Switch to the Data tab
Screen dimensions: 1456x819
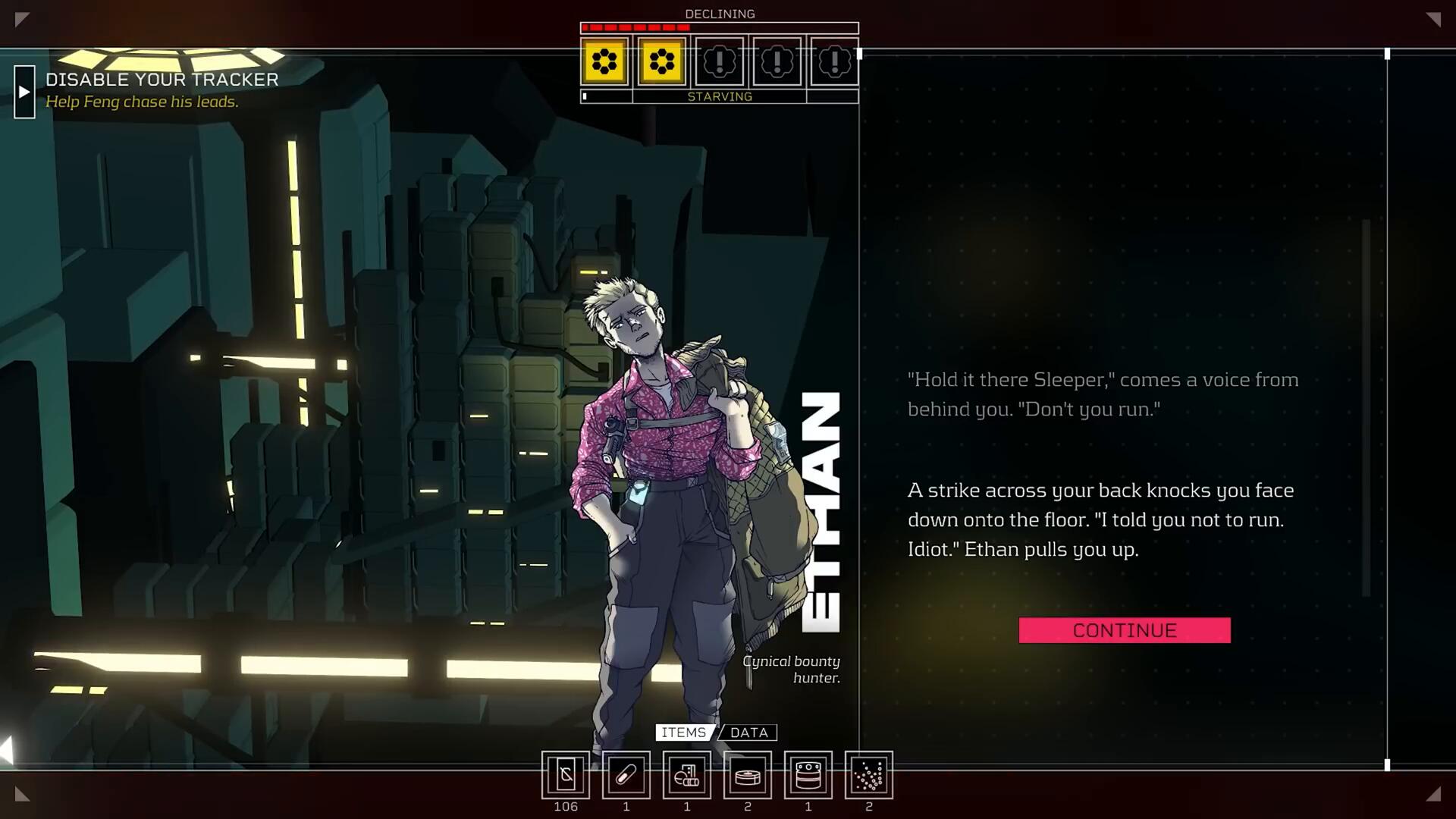[748, 733]
